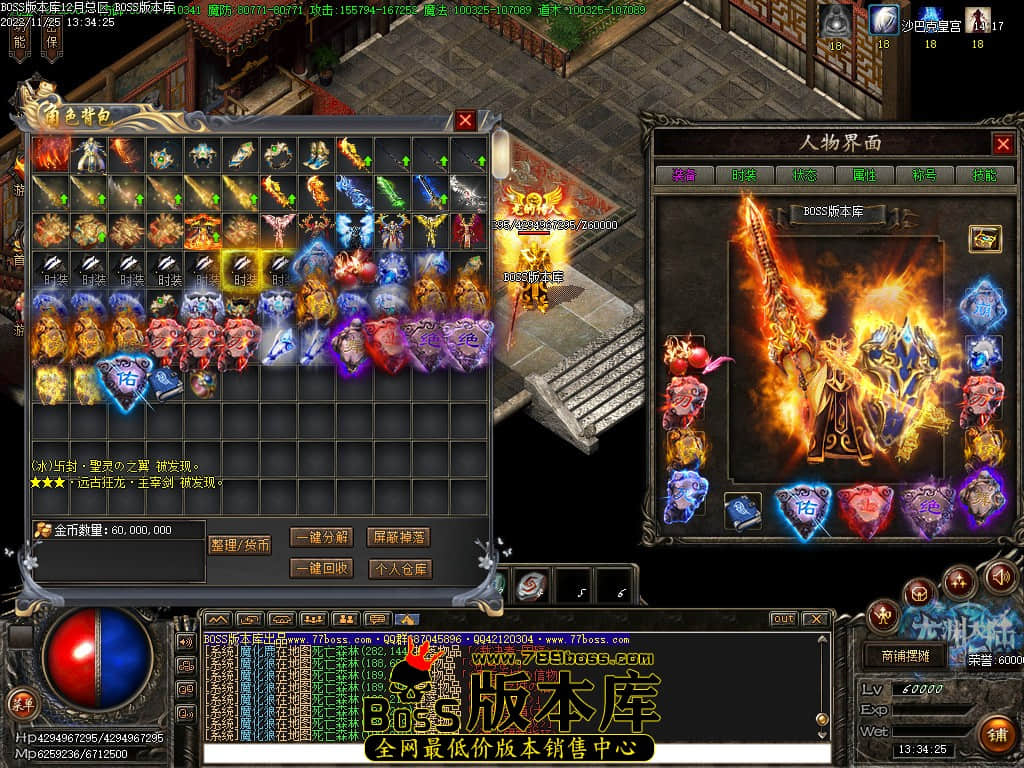
Task: Click the chat window 'out' button
Action: coord(783,619)
